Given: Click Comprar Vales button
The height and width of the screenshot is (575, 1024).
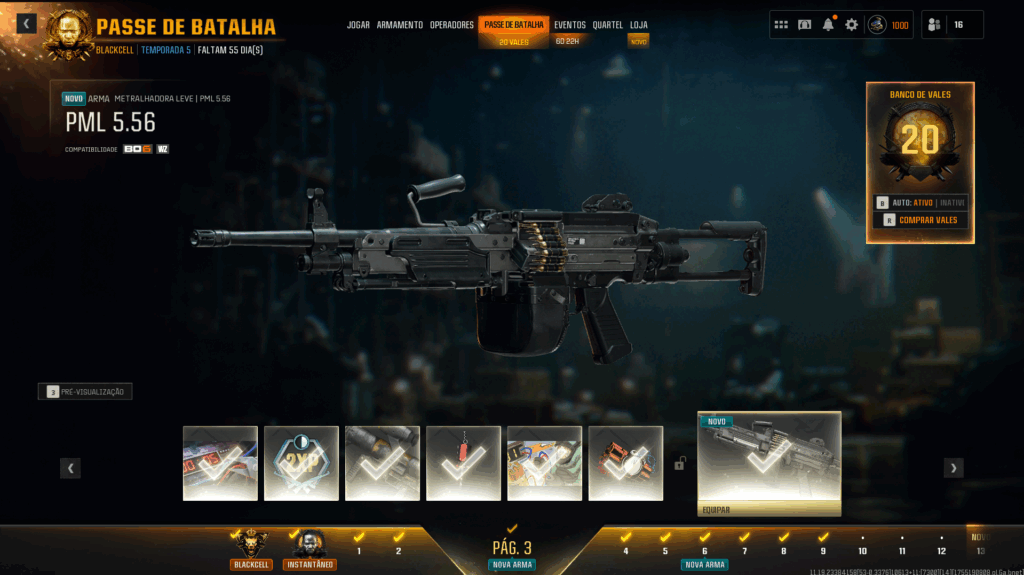Looking at the screenshot, I should click(920, 220).
